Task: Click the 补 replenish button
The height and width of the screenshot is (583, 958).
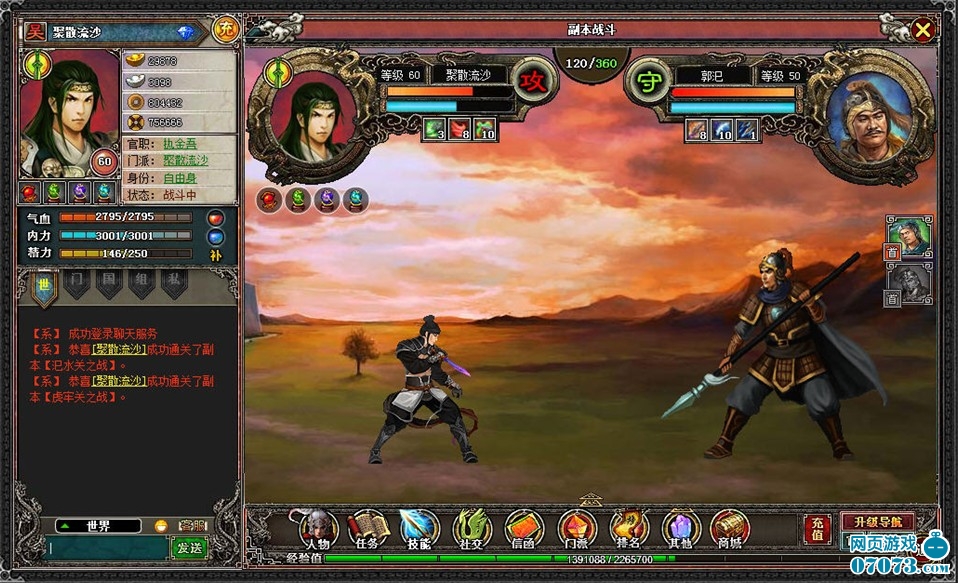Action: [x=216, y=255]
